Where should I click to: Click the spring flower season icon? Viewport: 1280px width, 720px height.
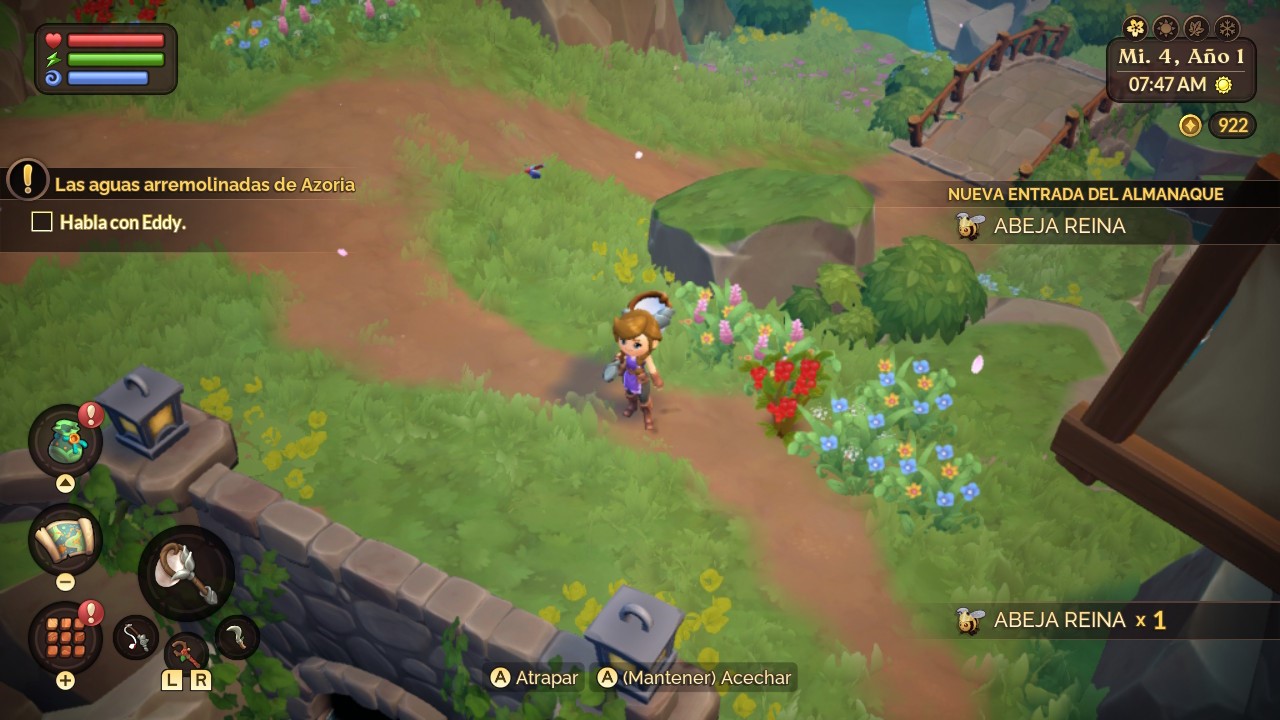click(1135, 28)
